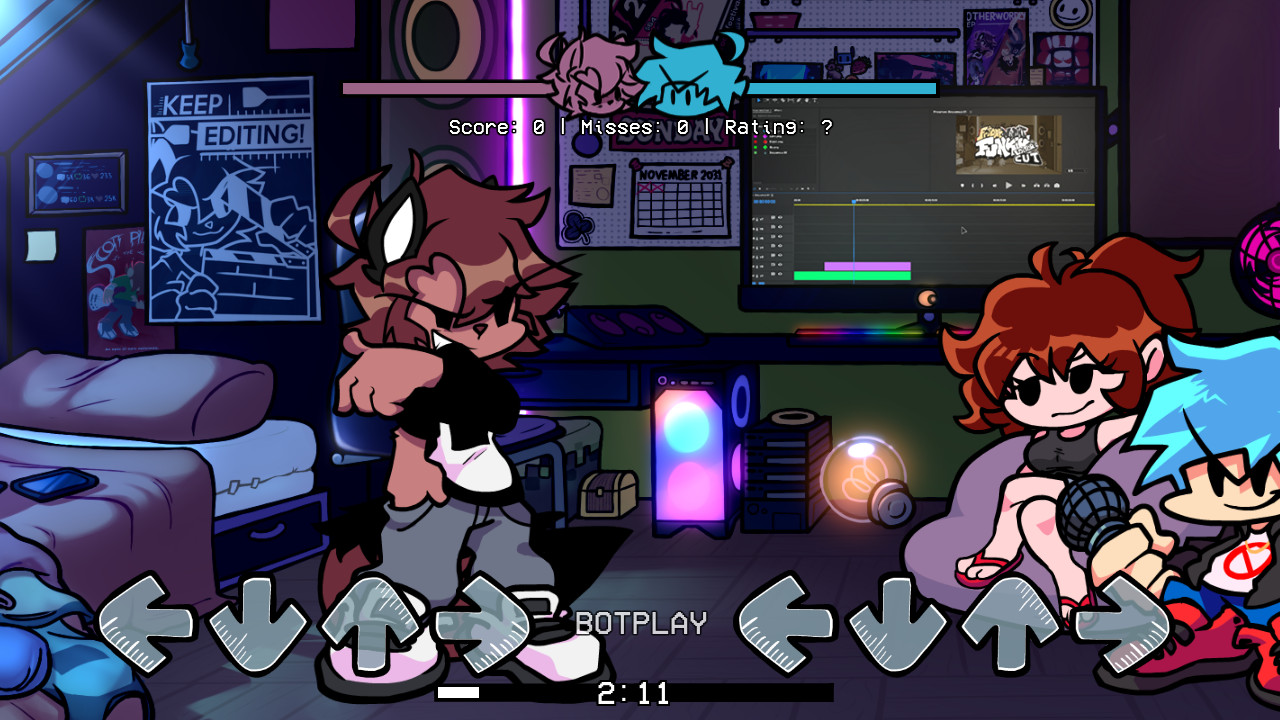Select the left arrow in the left strumline
Viewport: 1280px width, 720px height.
(148, 622)
